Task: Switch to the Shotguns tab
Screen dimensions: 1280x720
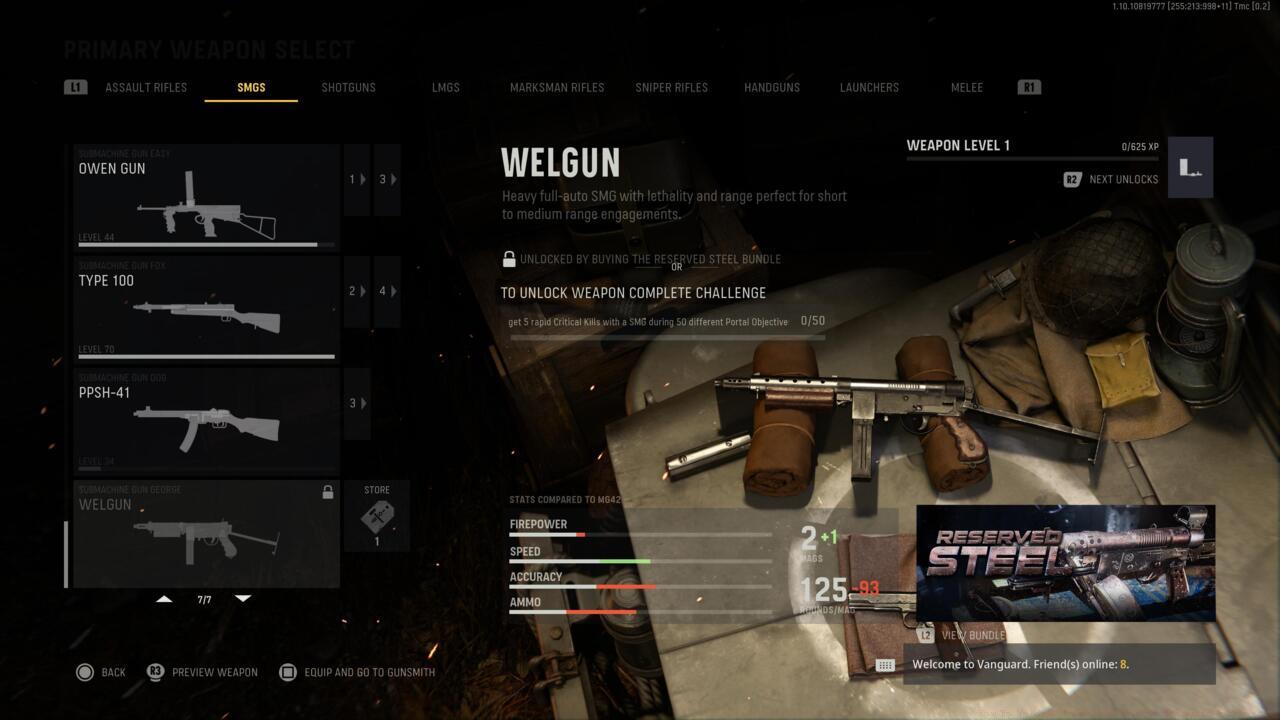Action: 348,87
